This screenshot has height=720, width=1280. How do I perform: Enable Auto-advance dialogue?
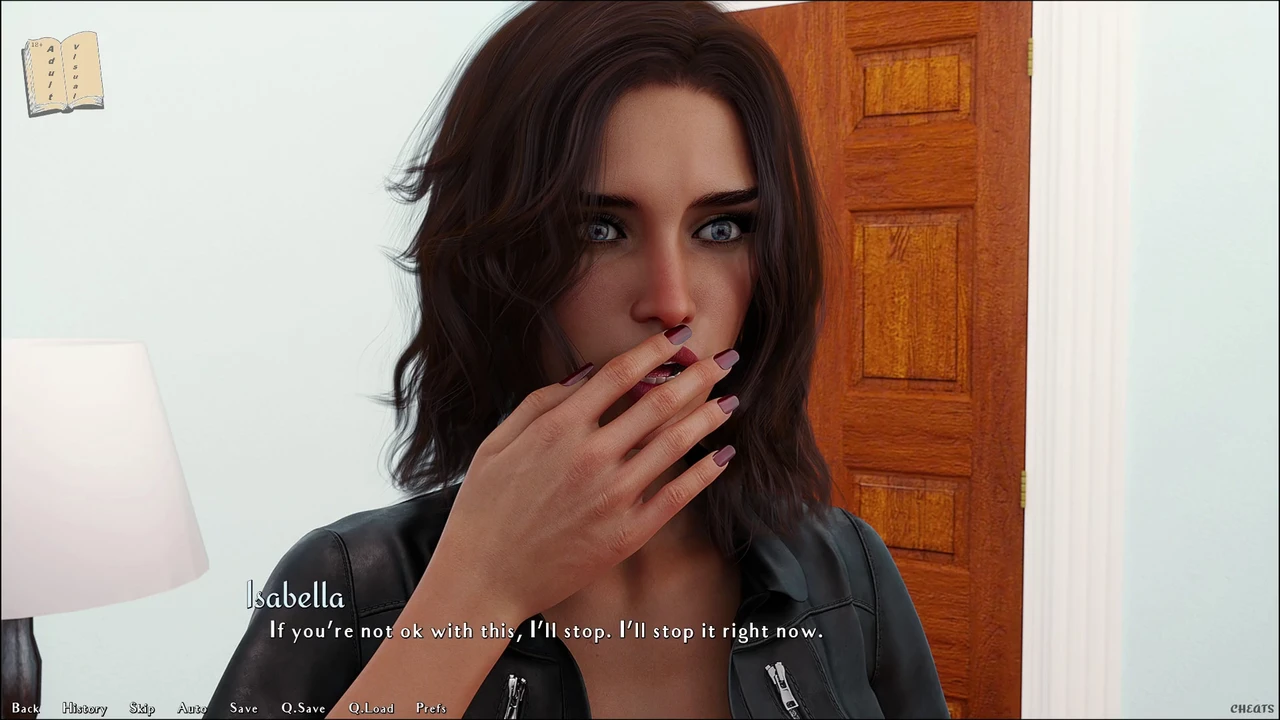coord(192,708)
